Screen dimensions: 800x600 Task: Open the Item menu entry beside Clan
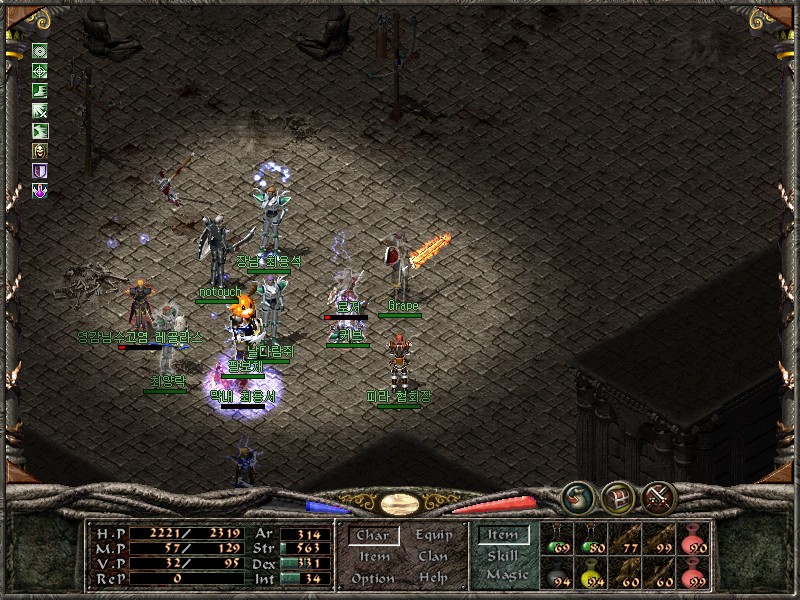pos(374,557)
